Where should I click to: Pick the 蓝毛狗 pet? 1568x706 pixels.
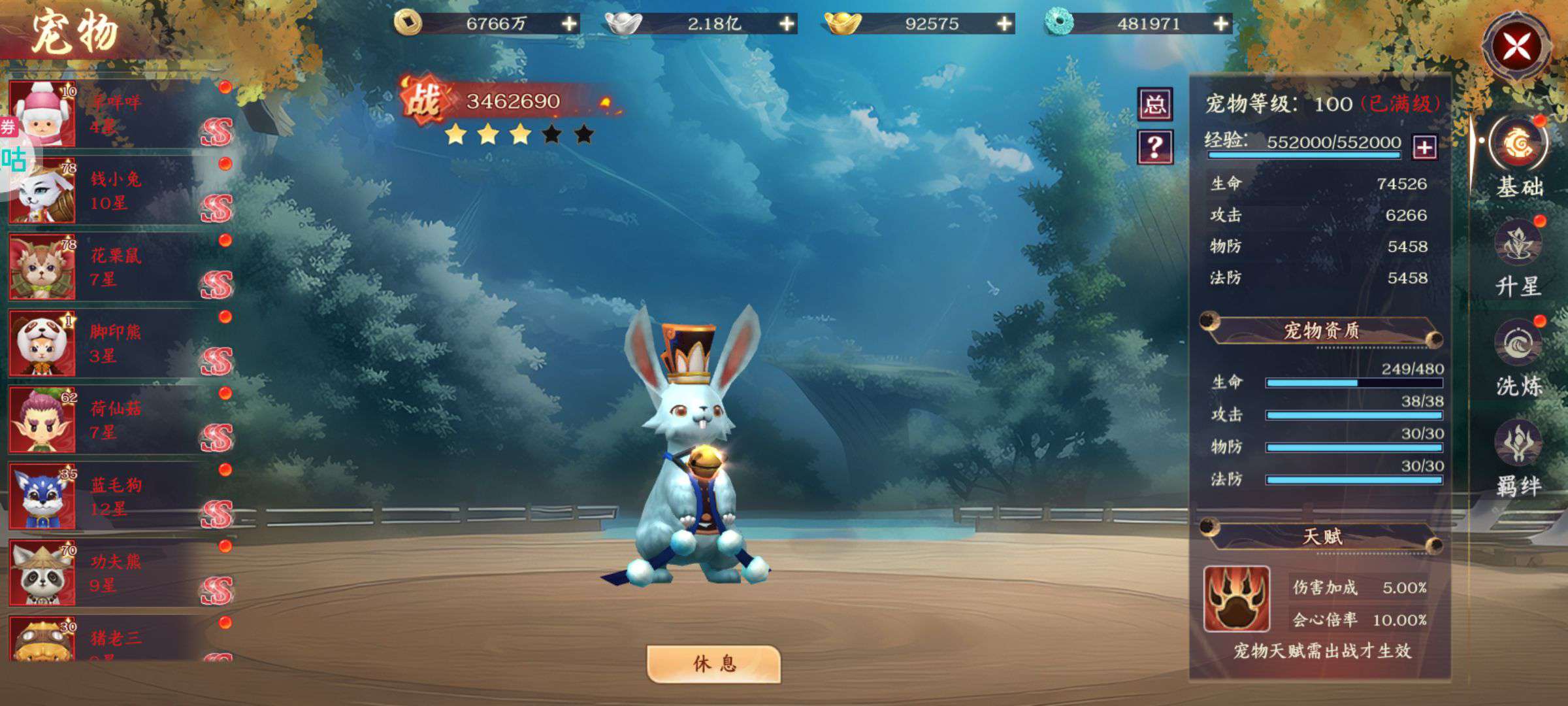point(118,497)
